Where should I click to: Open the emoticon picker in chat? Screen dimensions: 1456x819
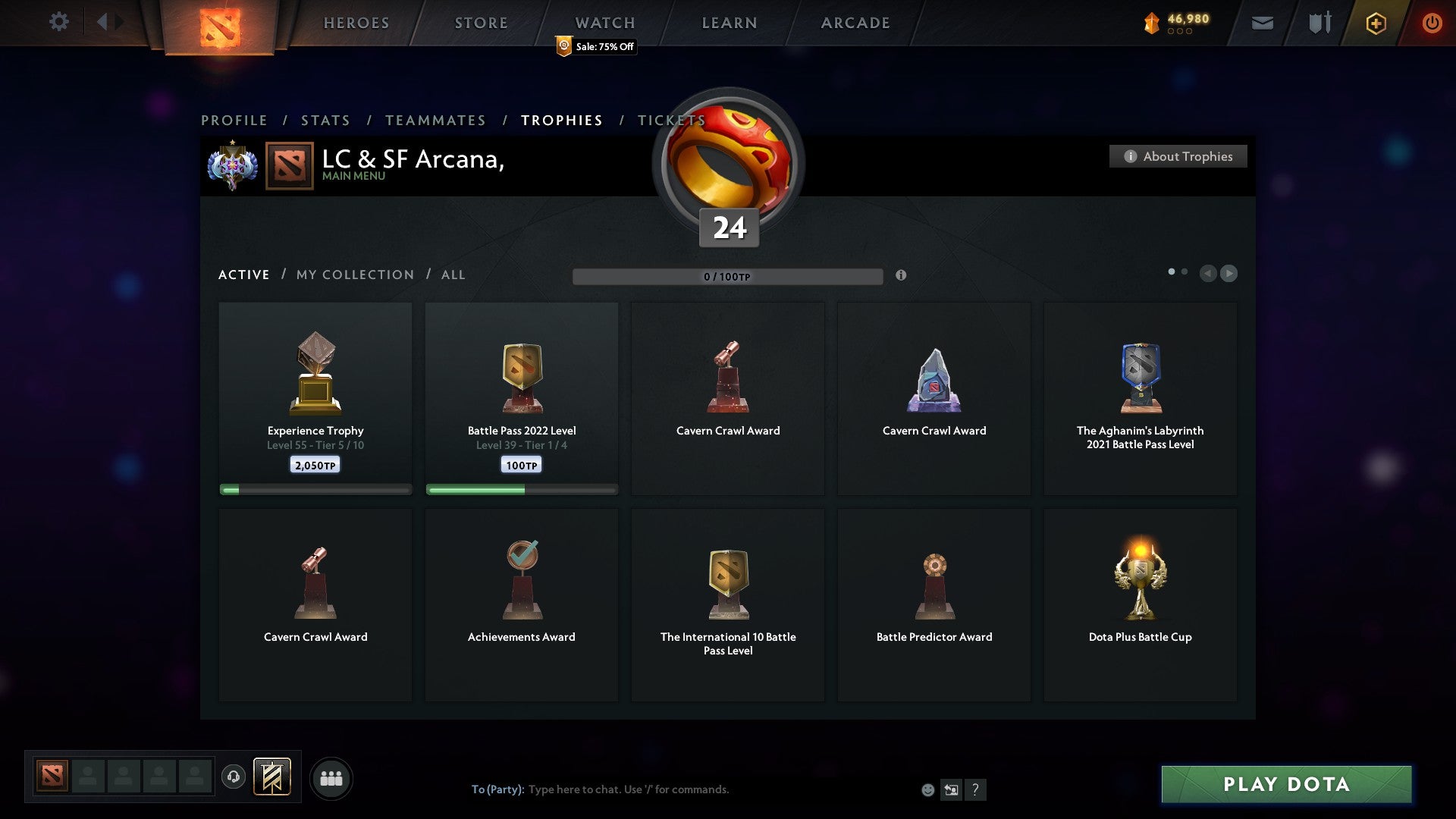(x=928, y=789)
